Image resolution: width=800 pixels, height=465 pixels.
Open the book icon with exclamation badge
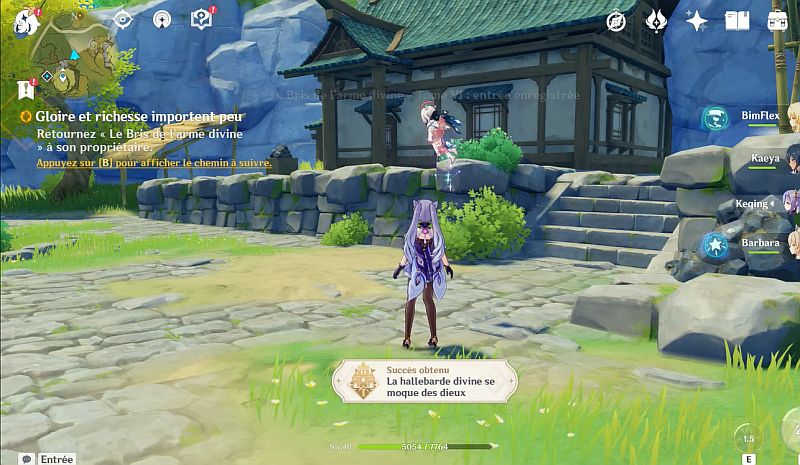[201, 18]
